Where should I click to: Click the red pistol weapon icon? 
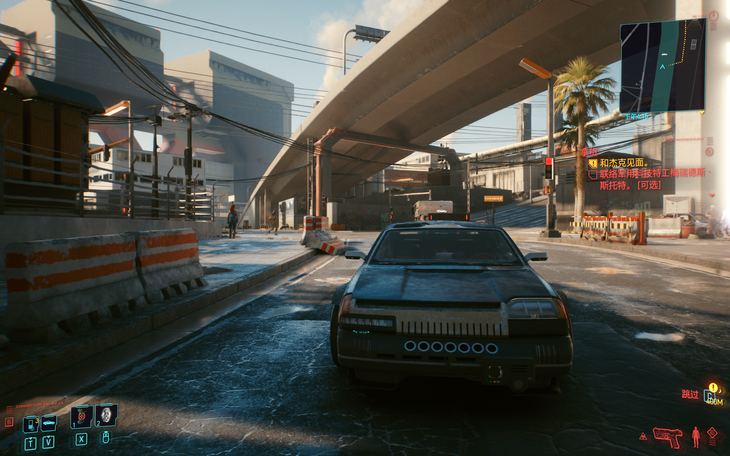point(666,436)
